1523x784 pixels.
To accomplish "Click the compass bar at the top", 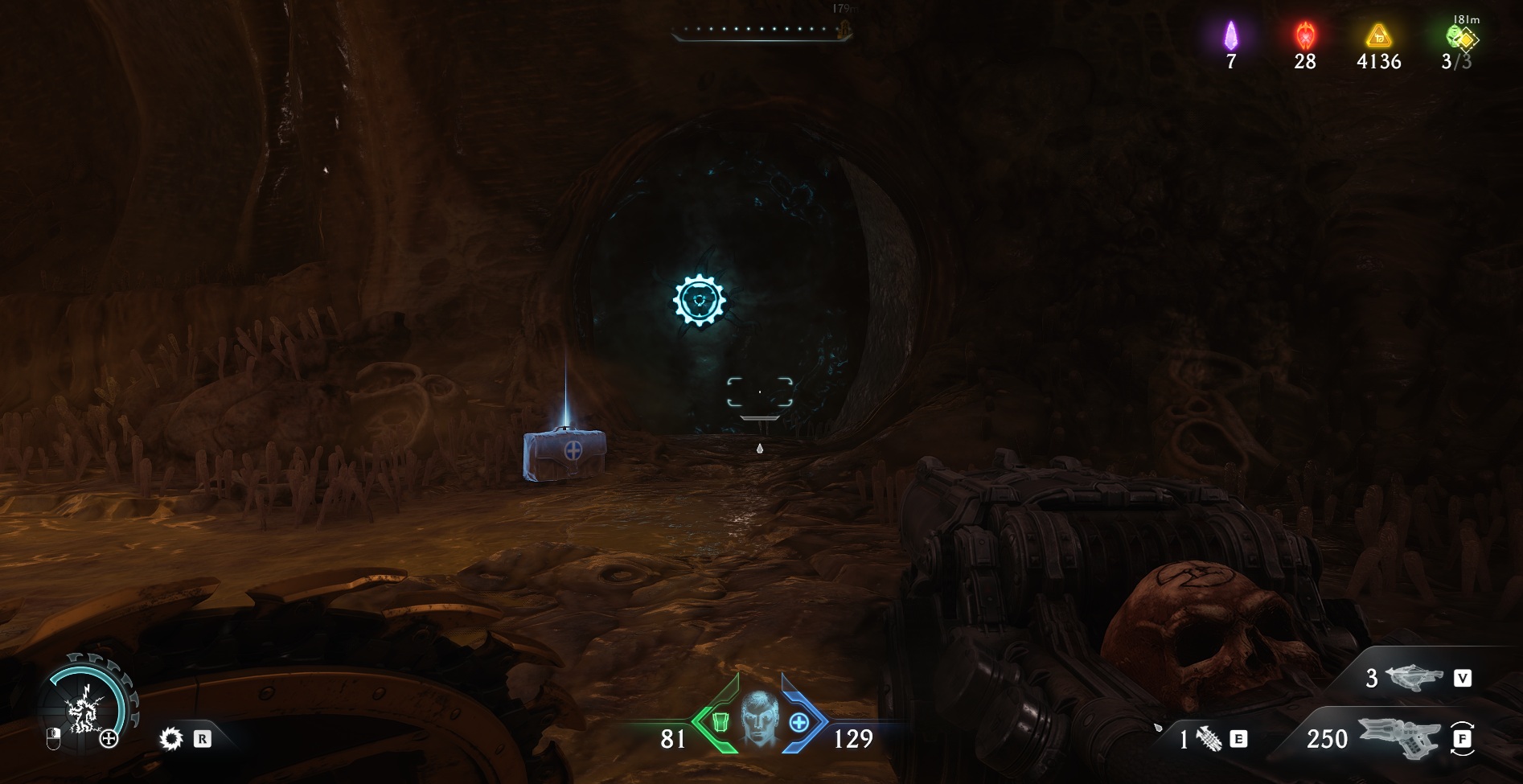I will point(759,30).
